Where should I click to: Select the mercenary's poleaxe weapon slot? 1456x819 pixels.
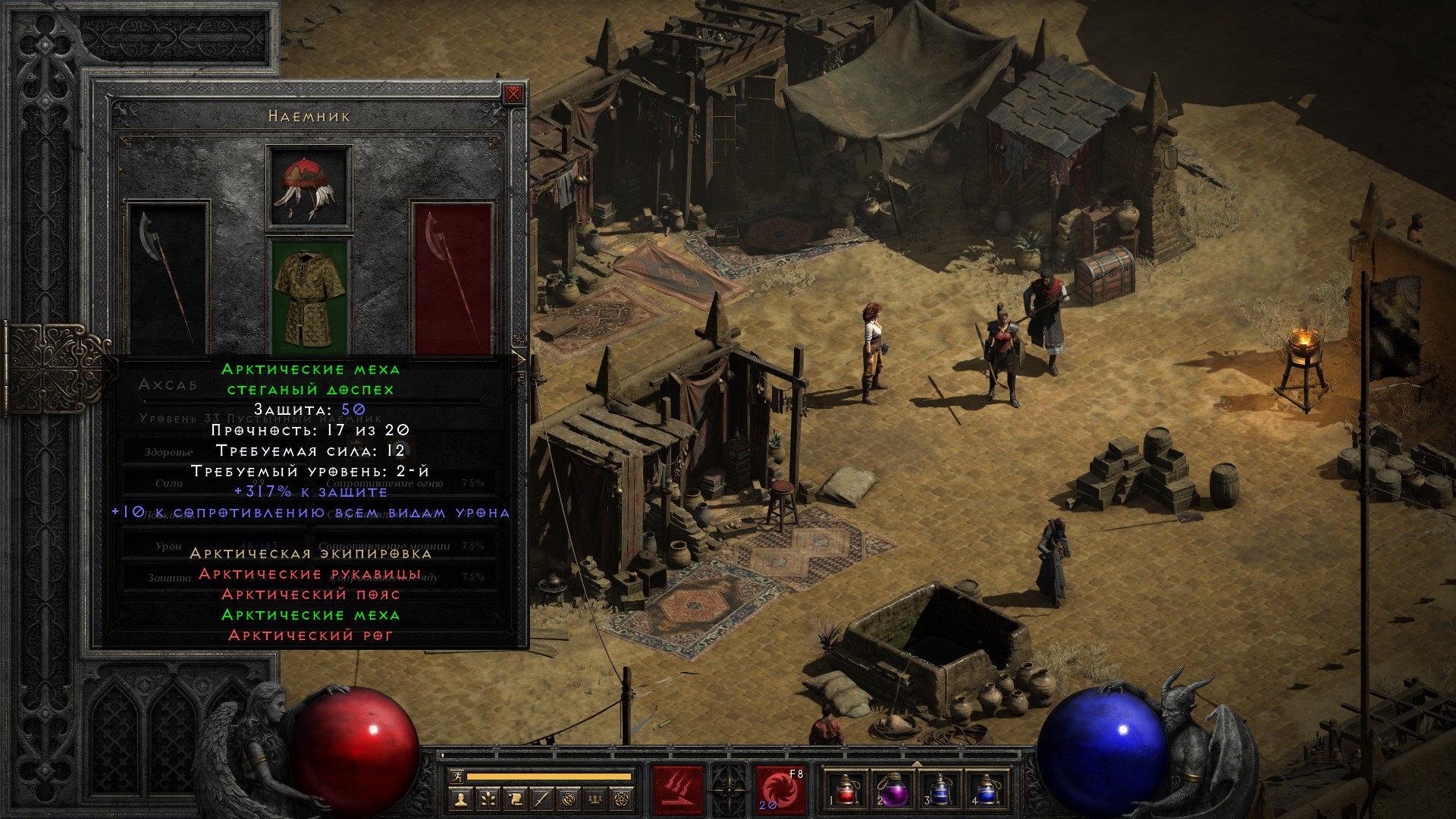coord(168,278)
